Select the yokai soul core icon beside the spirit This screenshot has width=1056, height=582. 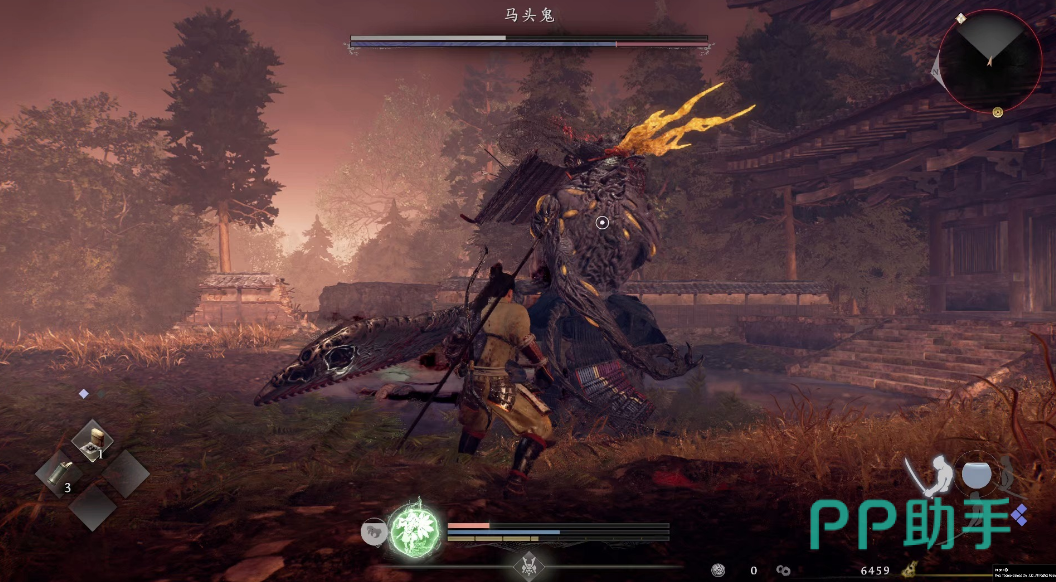click(374, 532)
